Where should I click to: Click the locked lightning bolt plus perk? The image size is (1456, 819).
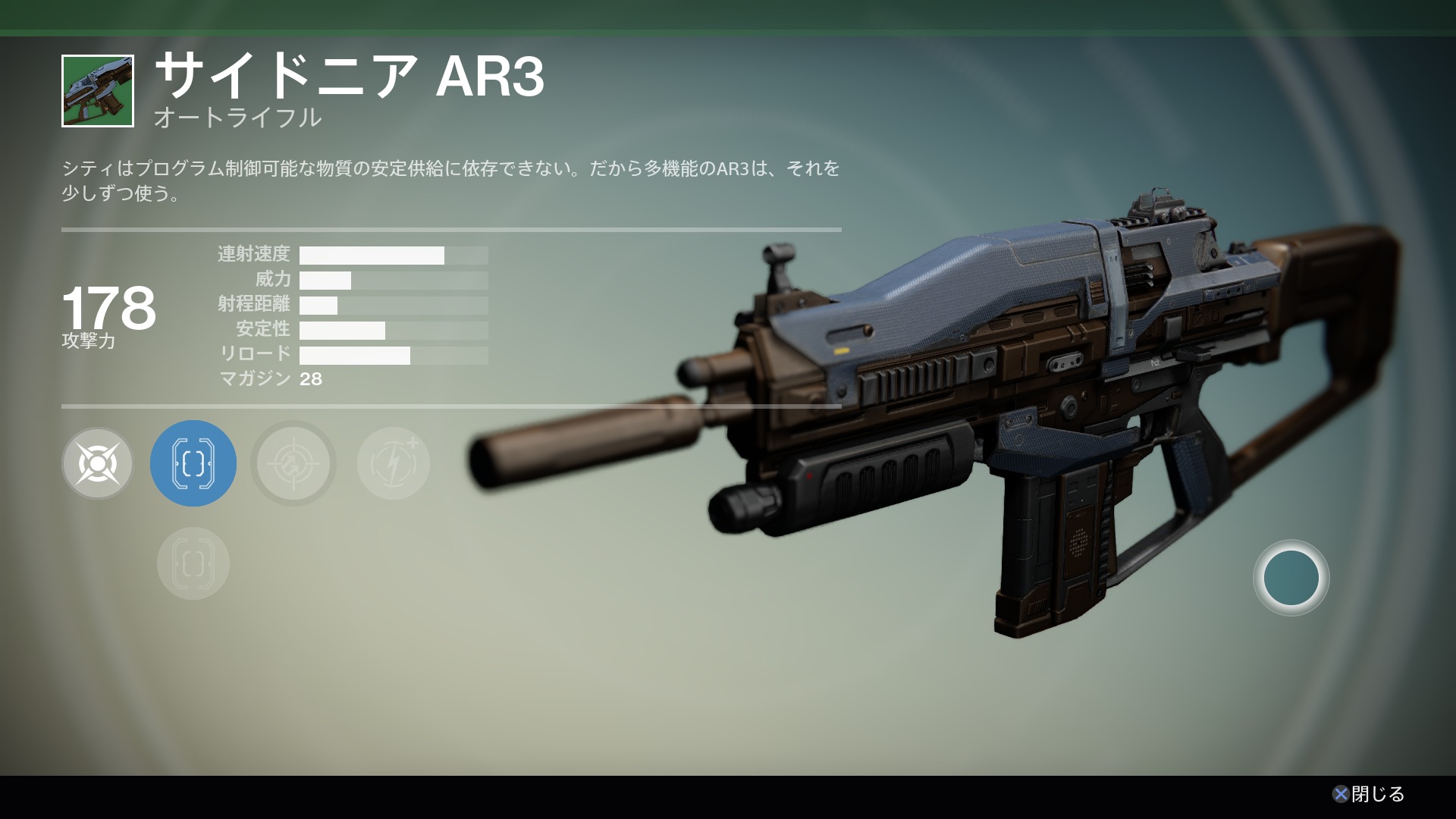click(393, 463)
